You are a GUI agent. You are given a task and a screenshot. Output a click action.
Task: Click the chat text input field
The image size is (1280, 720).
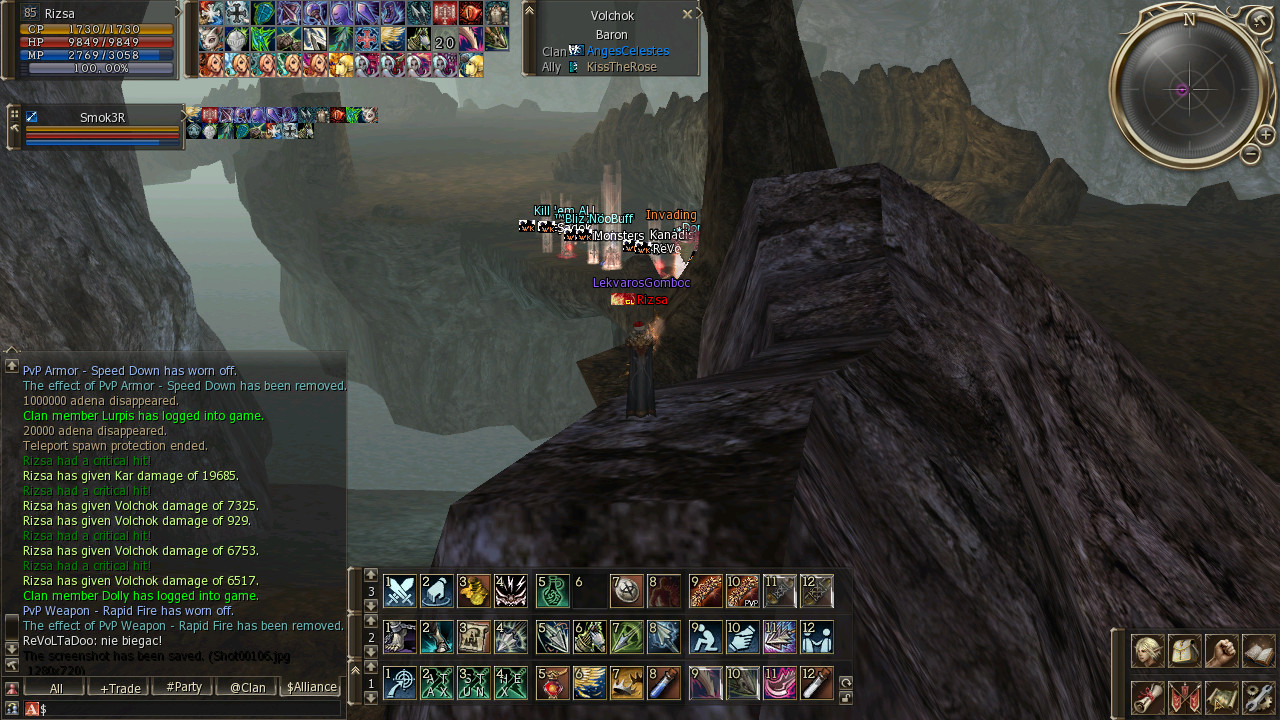[x=190, y=709]
